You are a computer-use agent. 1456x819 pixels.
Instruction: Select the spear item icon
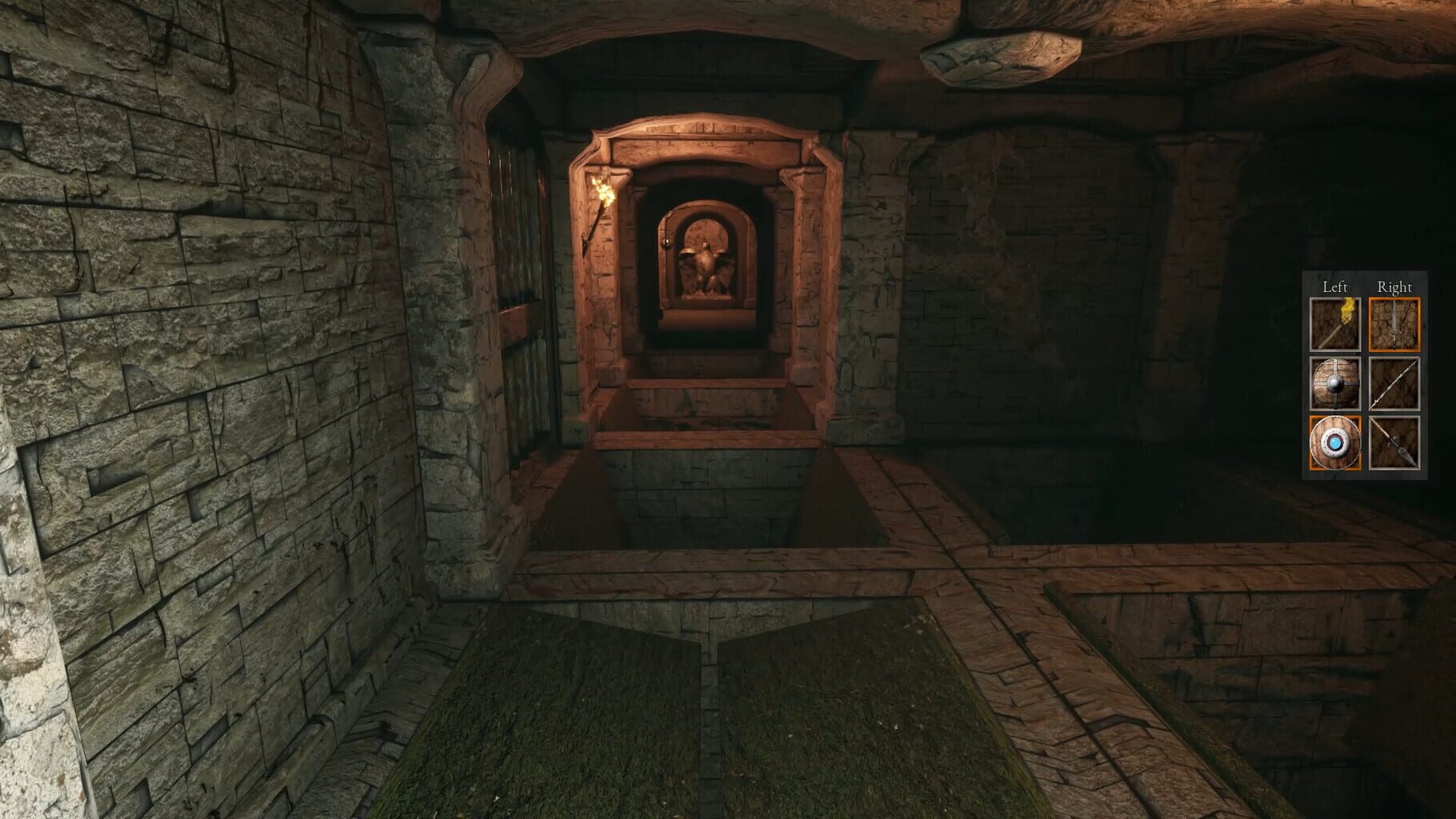point(1395,442)
